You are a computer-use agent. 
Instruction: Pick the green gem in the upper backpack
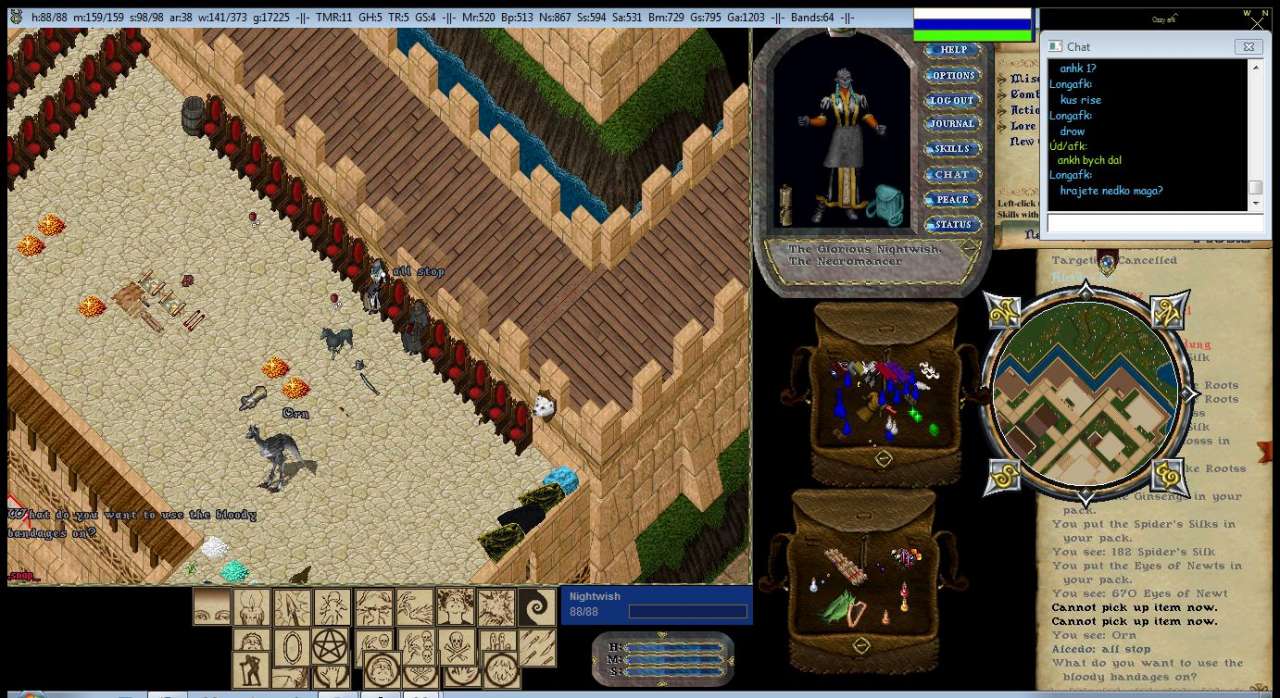click(934, 429)
